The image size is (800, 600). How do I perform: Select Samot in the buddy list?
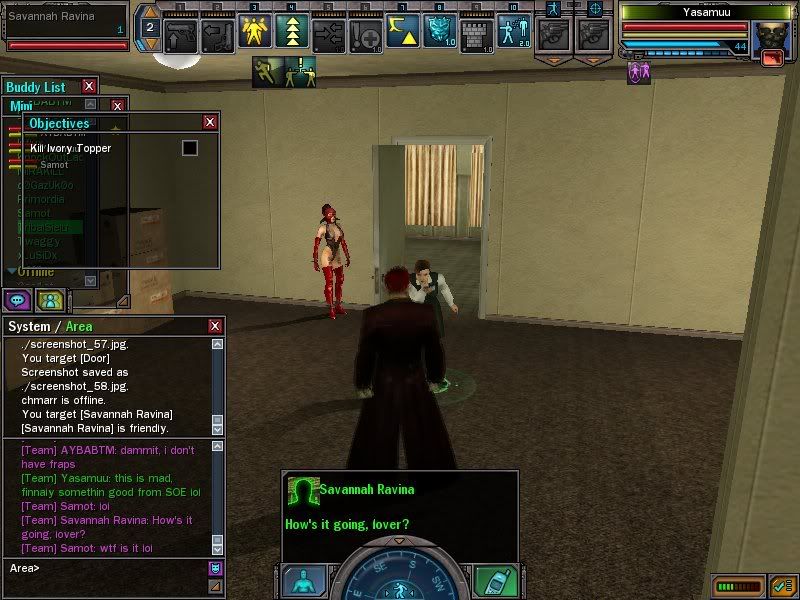click(34, 213)
